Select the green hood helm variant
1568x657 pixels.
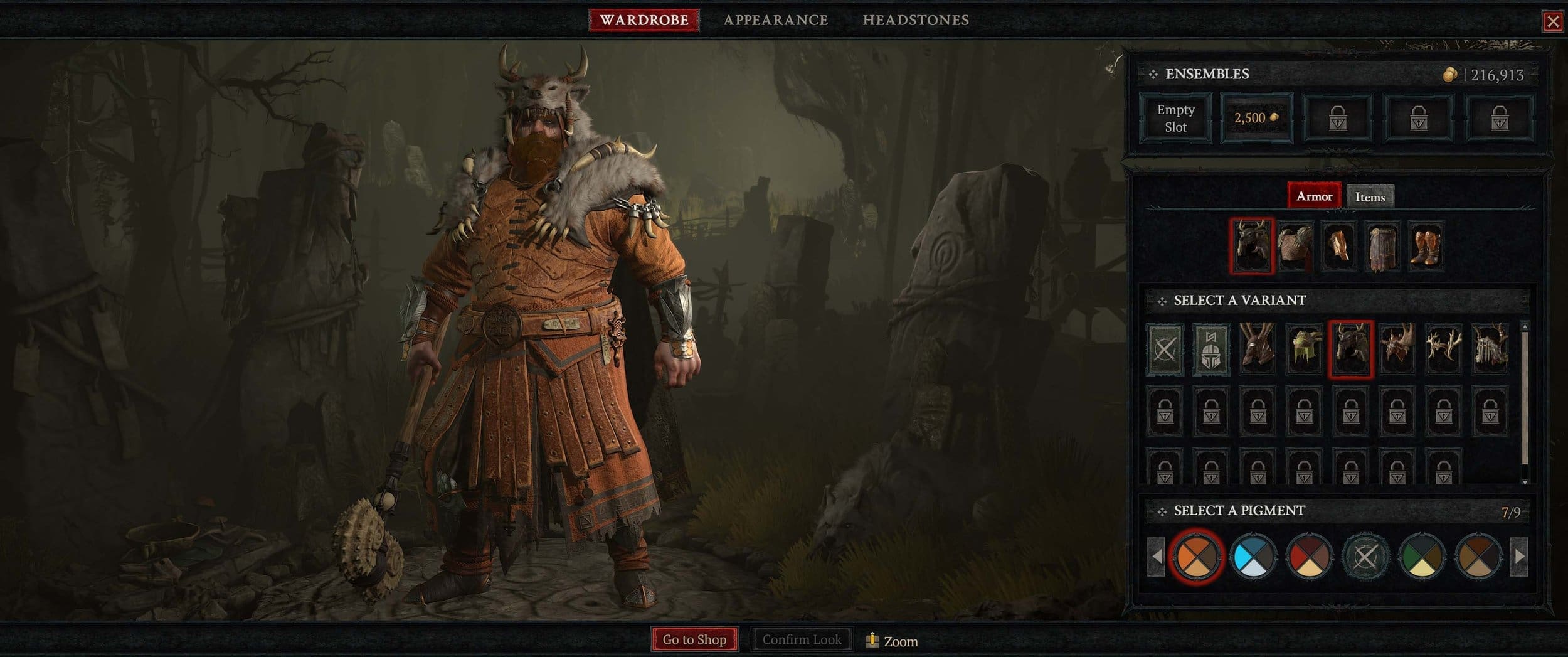1304,350
